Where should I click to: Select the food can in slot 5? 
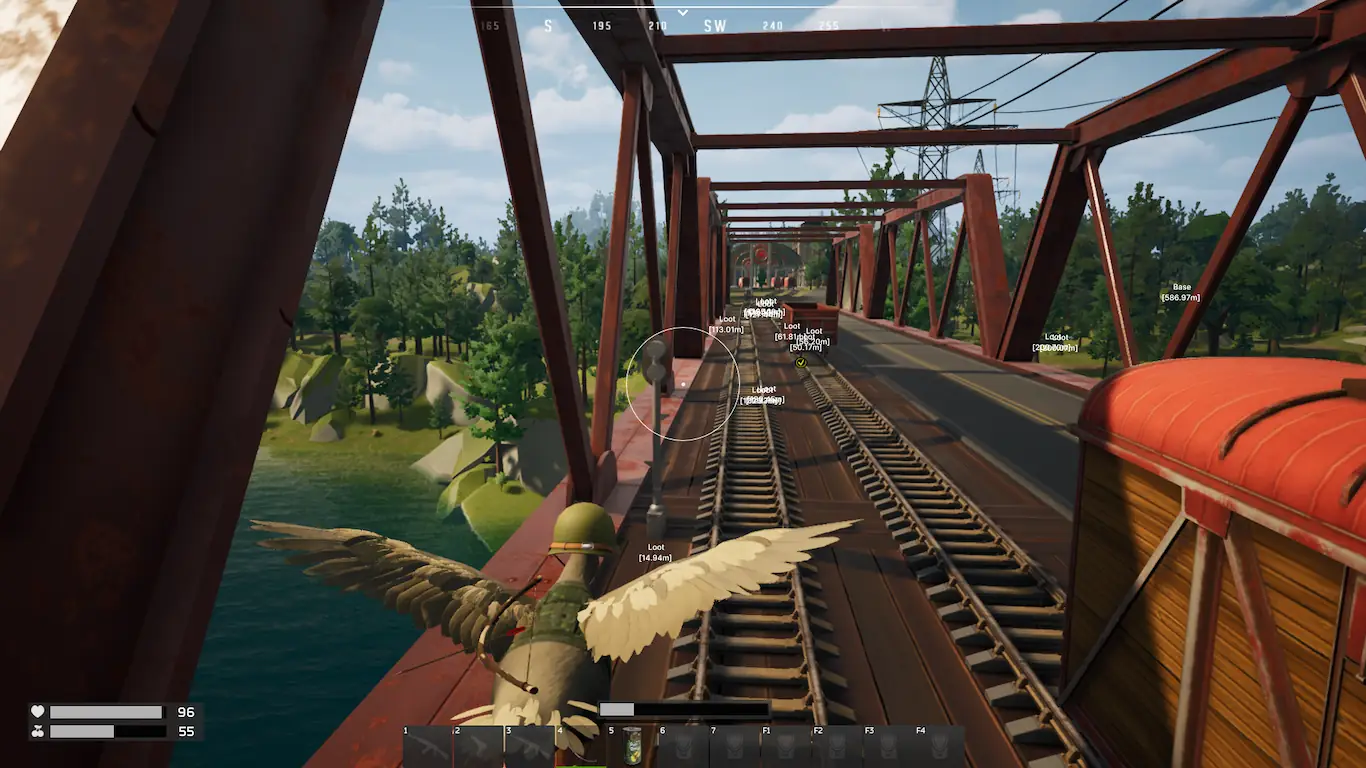(632, 747)
